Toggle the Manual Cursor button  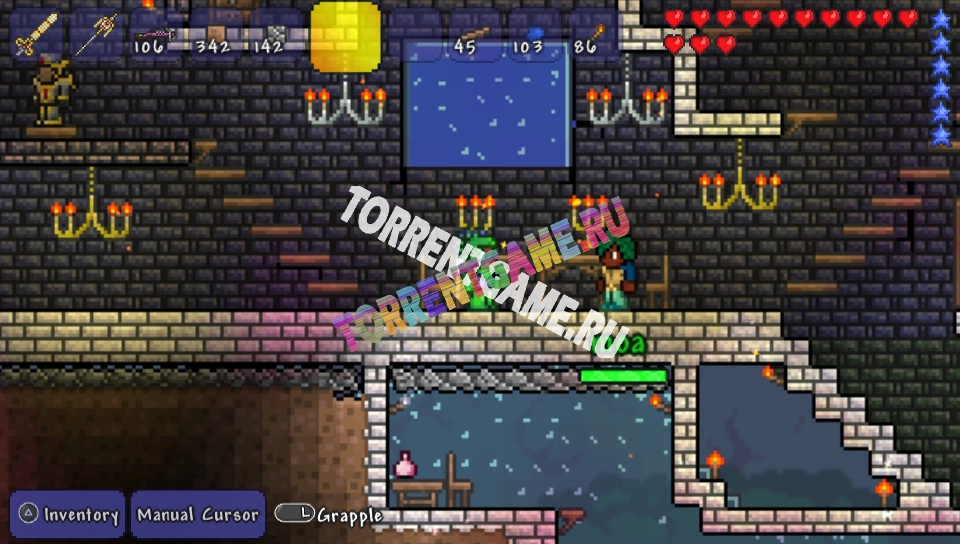click(198, 515)
